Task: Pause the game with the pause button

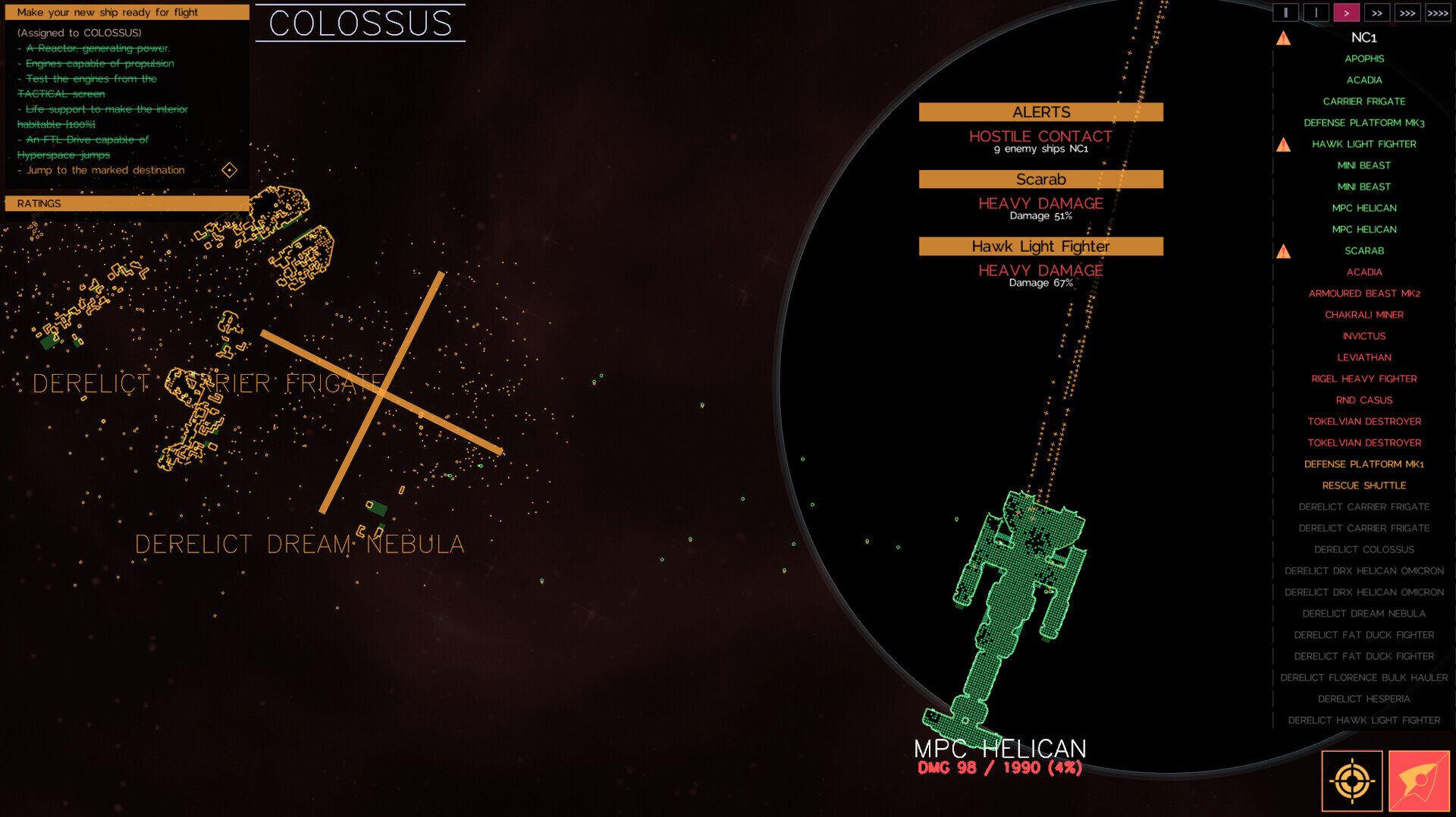Action: pyautogui.click(x=1285, y=13)
